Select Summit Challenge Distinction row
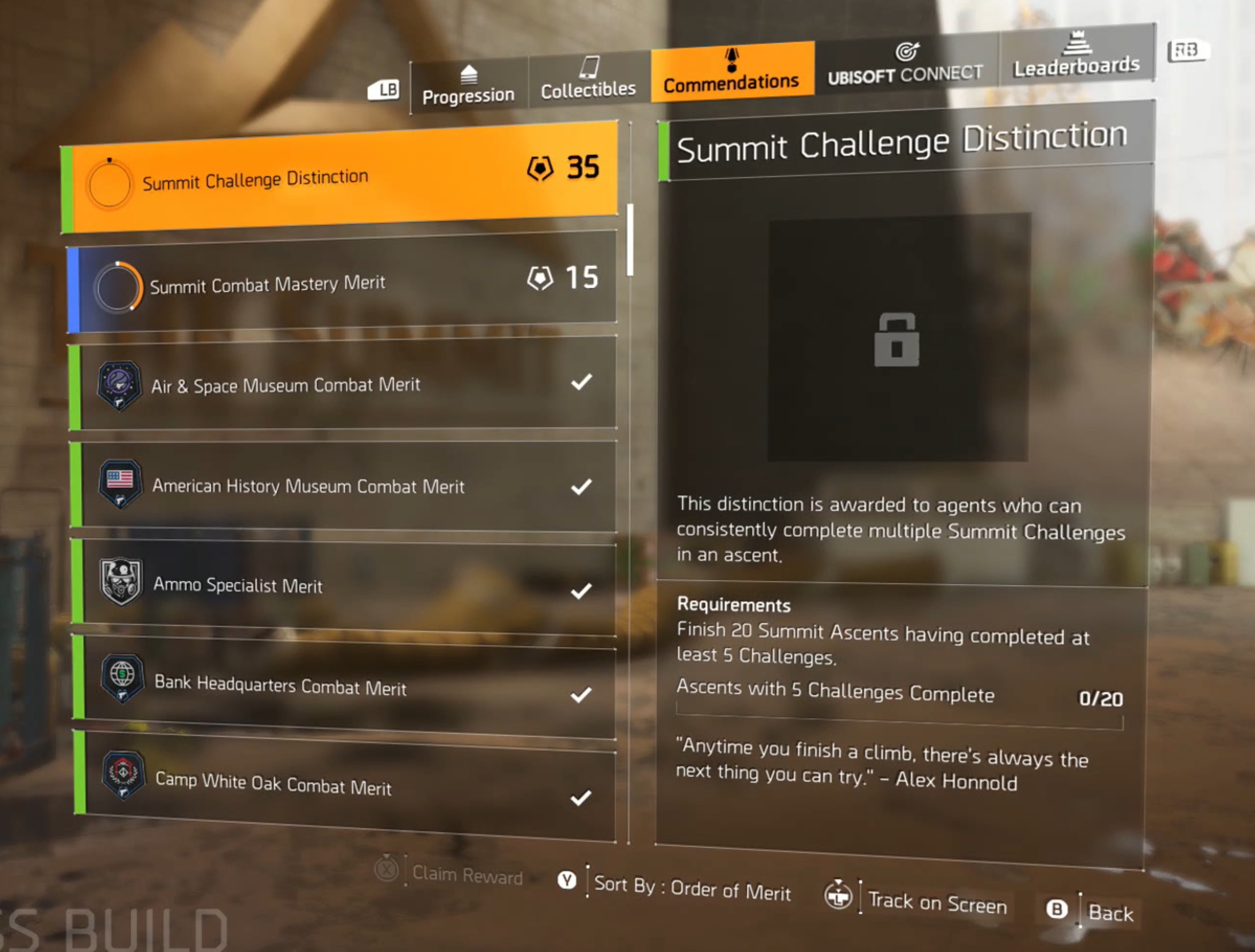 coord(340,179)
